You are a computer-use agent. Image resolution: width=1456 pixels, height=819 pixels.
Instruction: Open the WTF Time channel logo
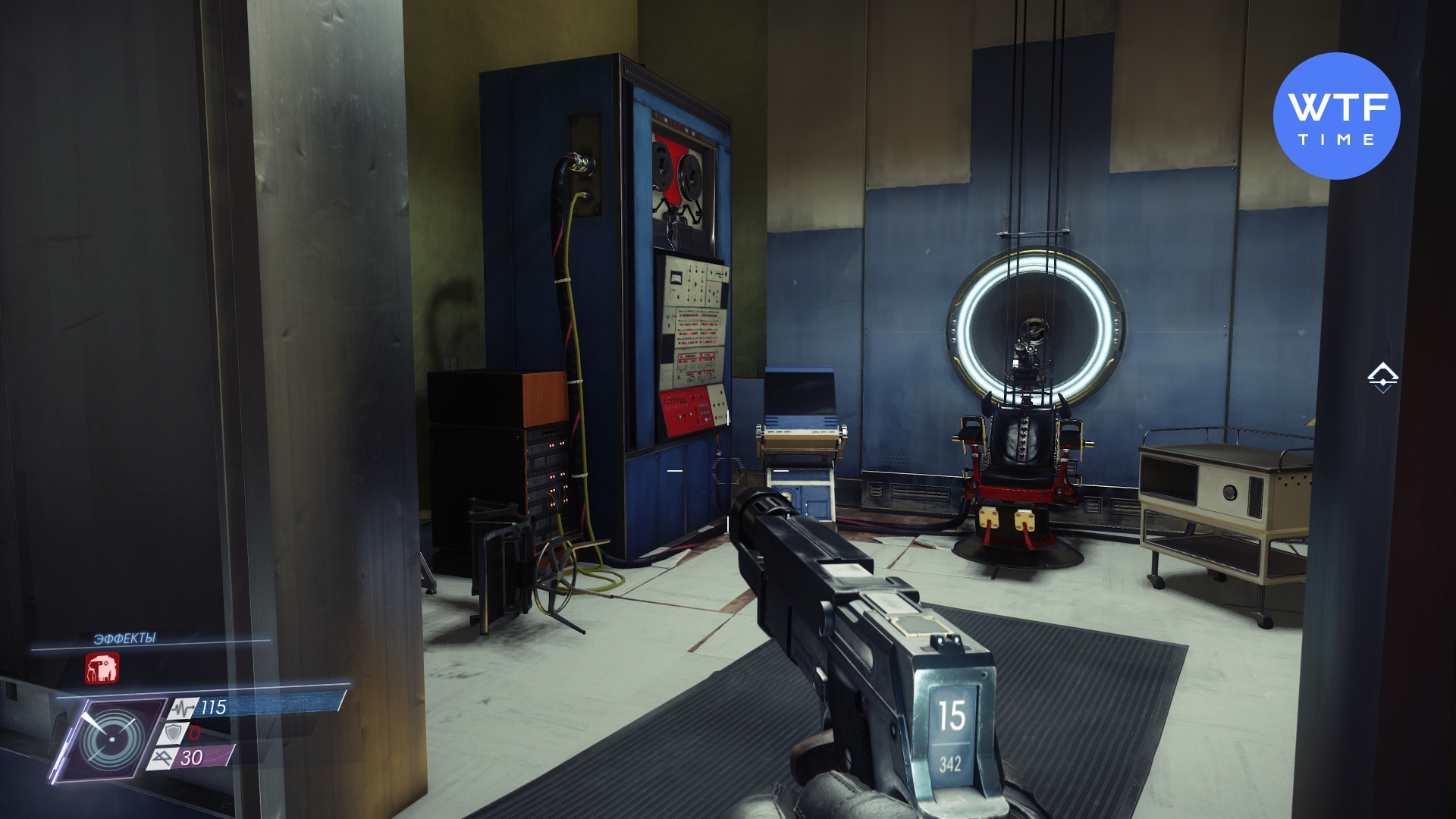point(1336,116)
